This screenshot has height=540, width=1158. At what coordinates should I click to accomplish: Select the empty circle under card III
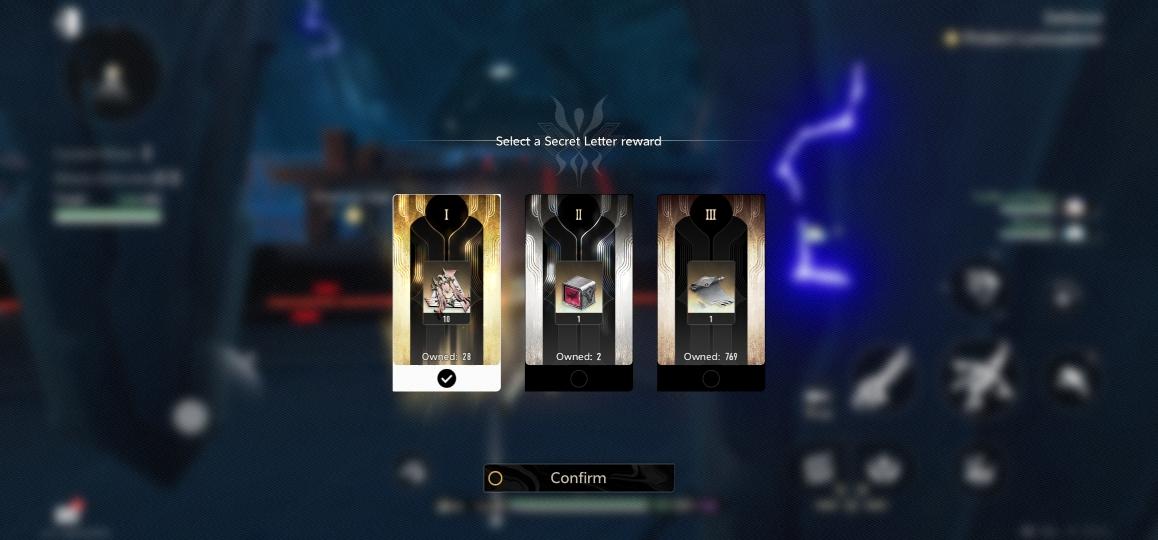click(711, 379)
